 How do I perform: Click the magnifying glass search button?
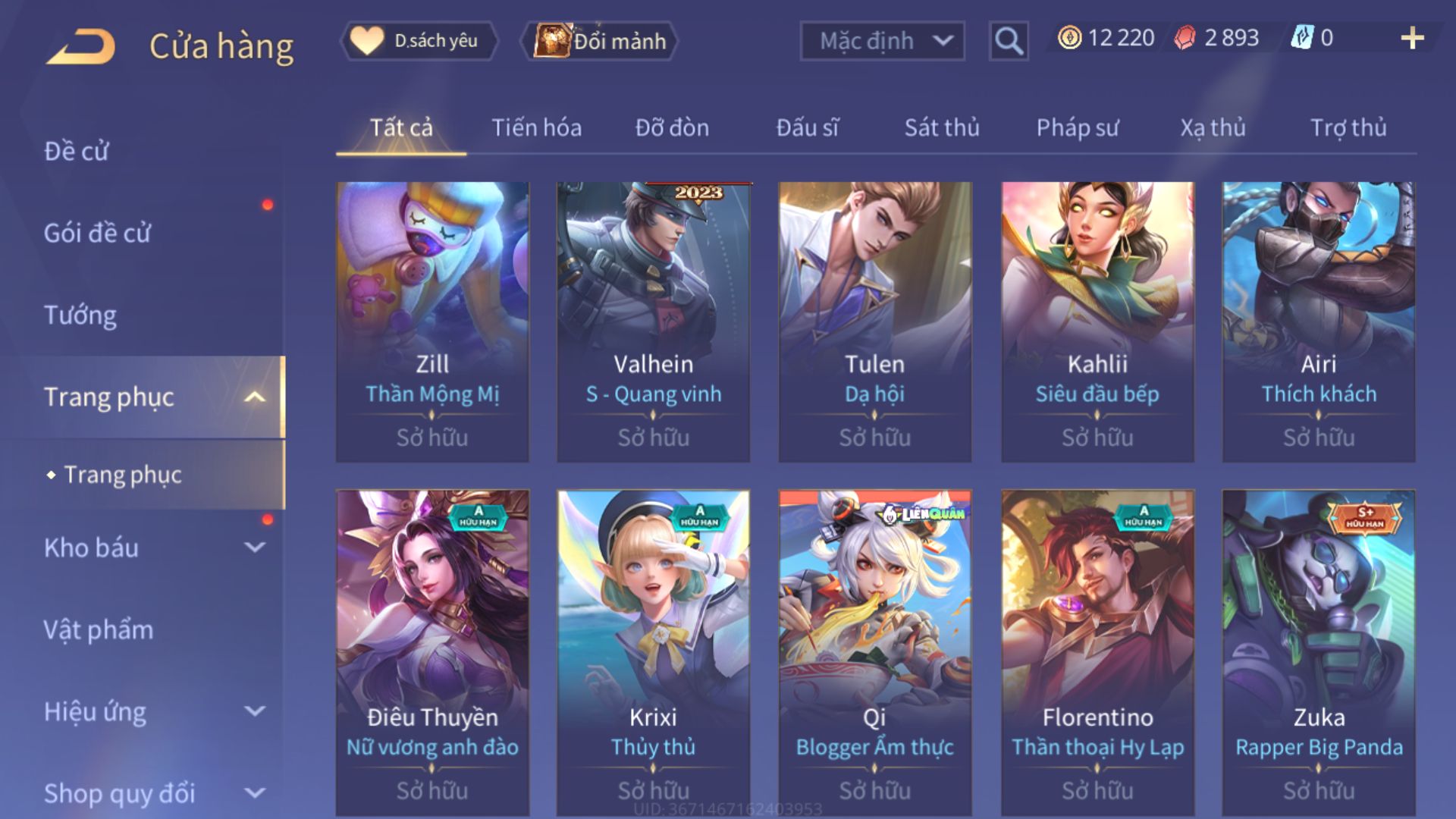[1008, 41]
